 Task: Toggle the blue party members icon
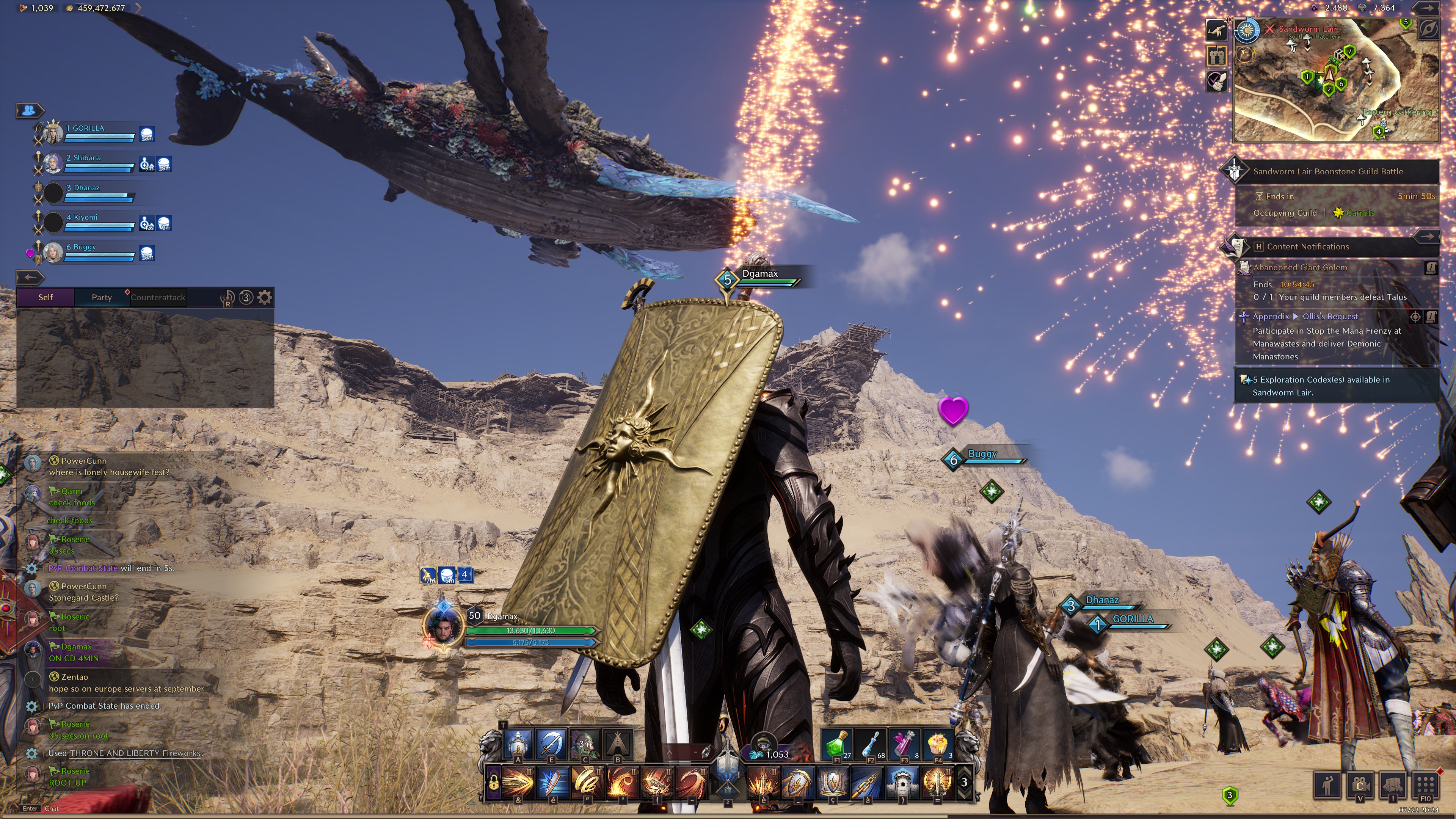[30, 110]
